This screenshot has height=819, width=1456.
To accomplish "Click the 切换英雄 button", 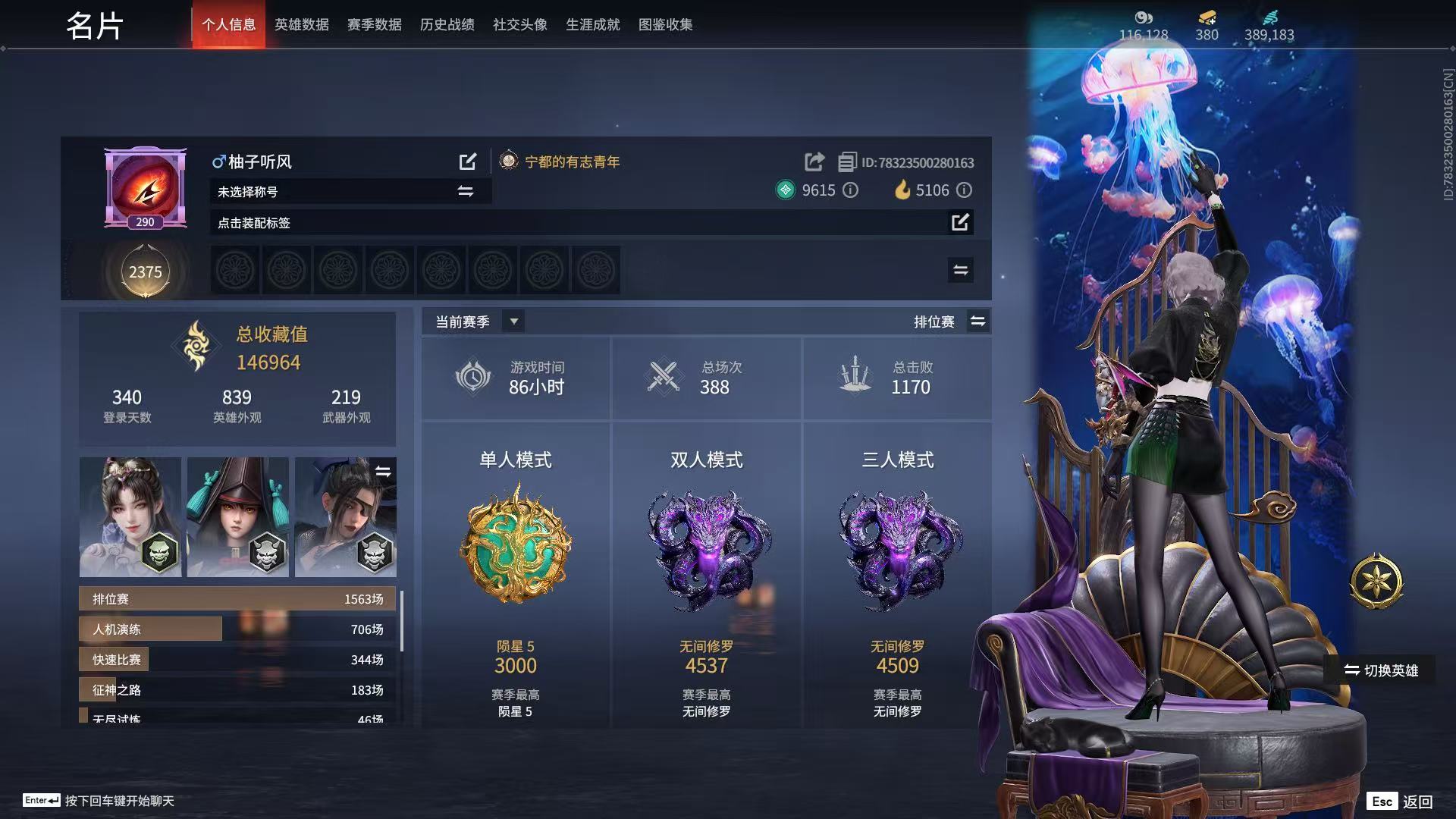I will 1380,670.
